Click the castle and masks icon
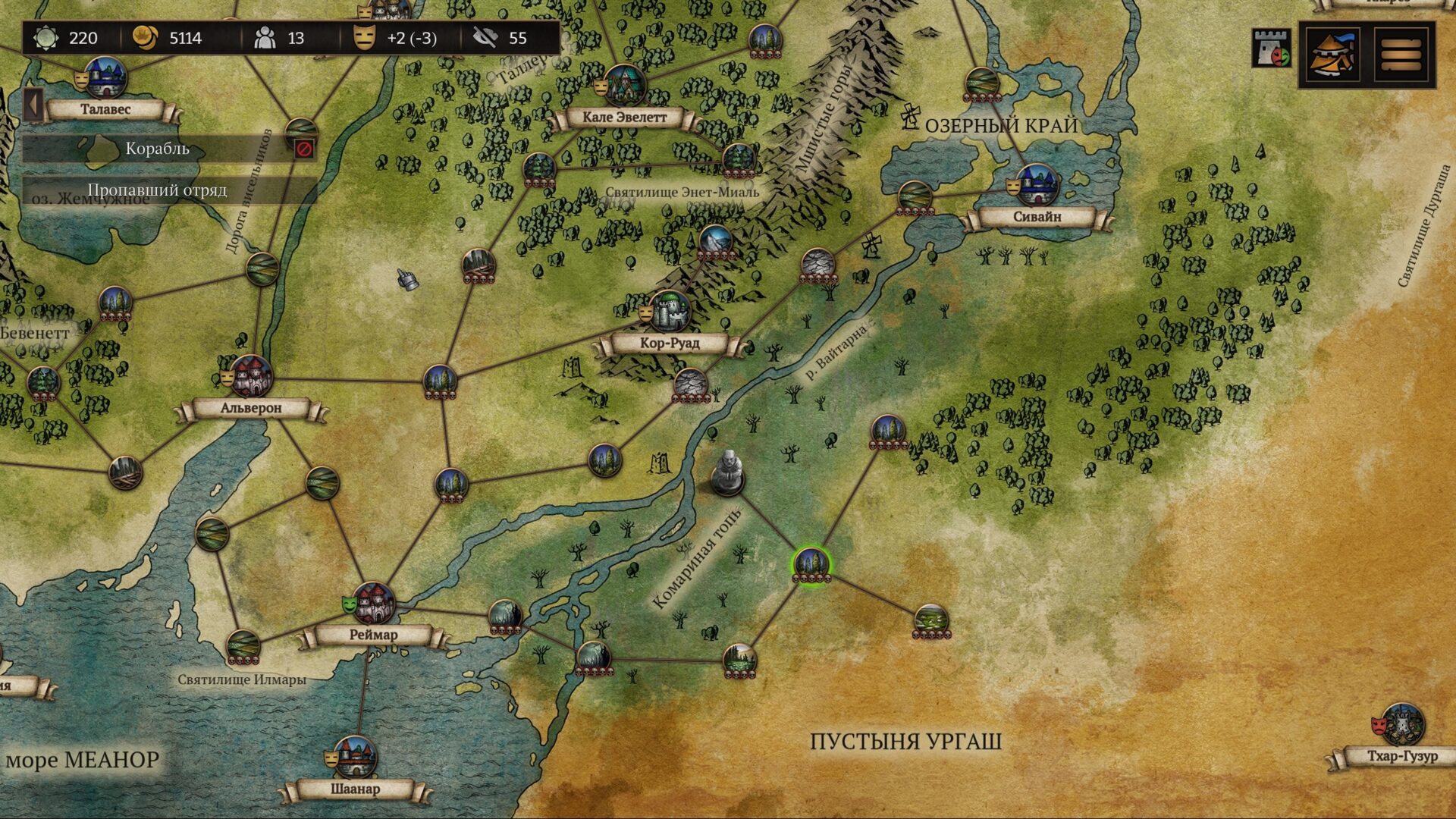This screenshot has width=1456, height=819. [x=1271, y=49]
